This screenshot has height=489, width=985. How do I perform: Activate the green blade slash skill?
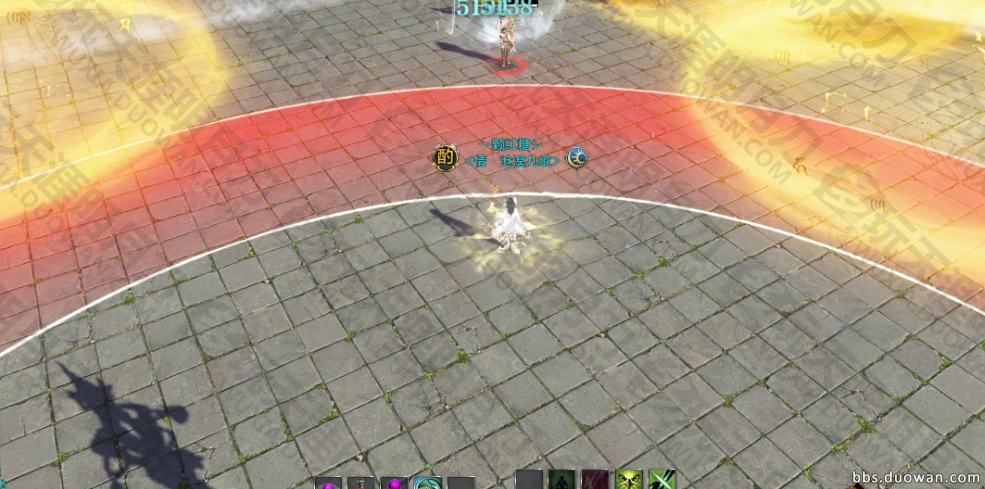tap(662, 480)
